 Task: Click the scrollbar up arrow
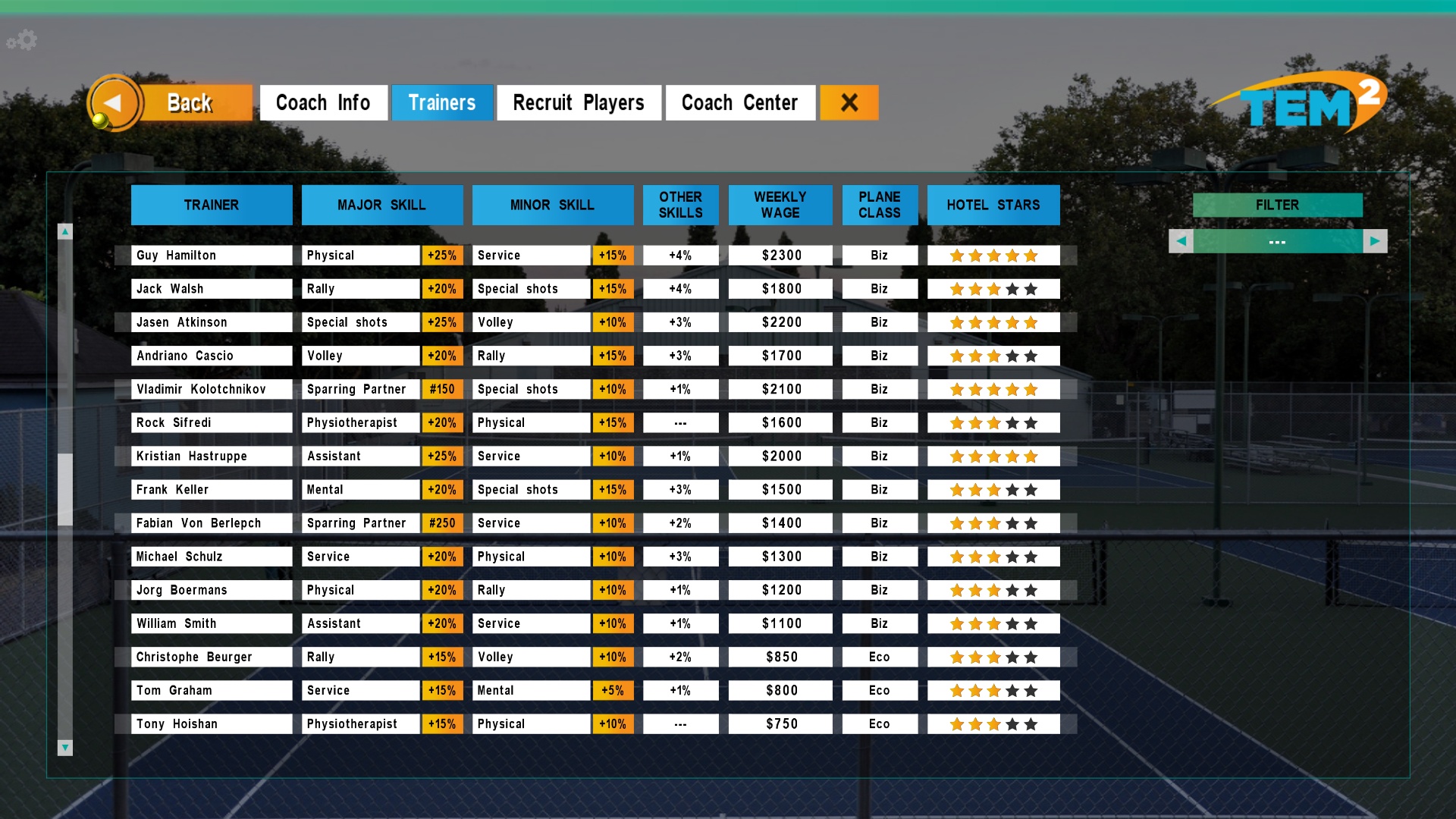66,231
